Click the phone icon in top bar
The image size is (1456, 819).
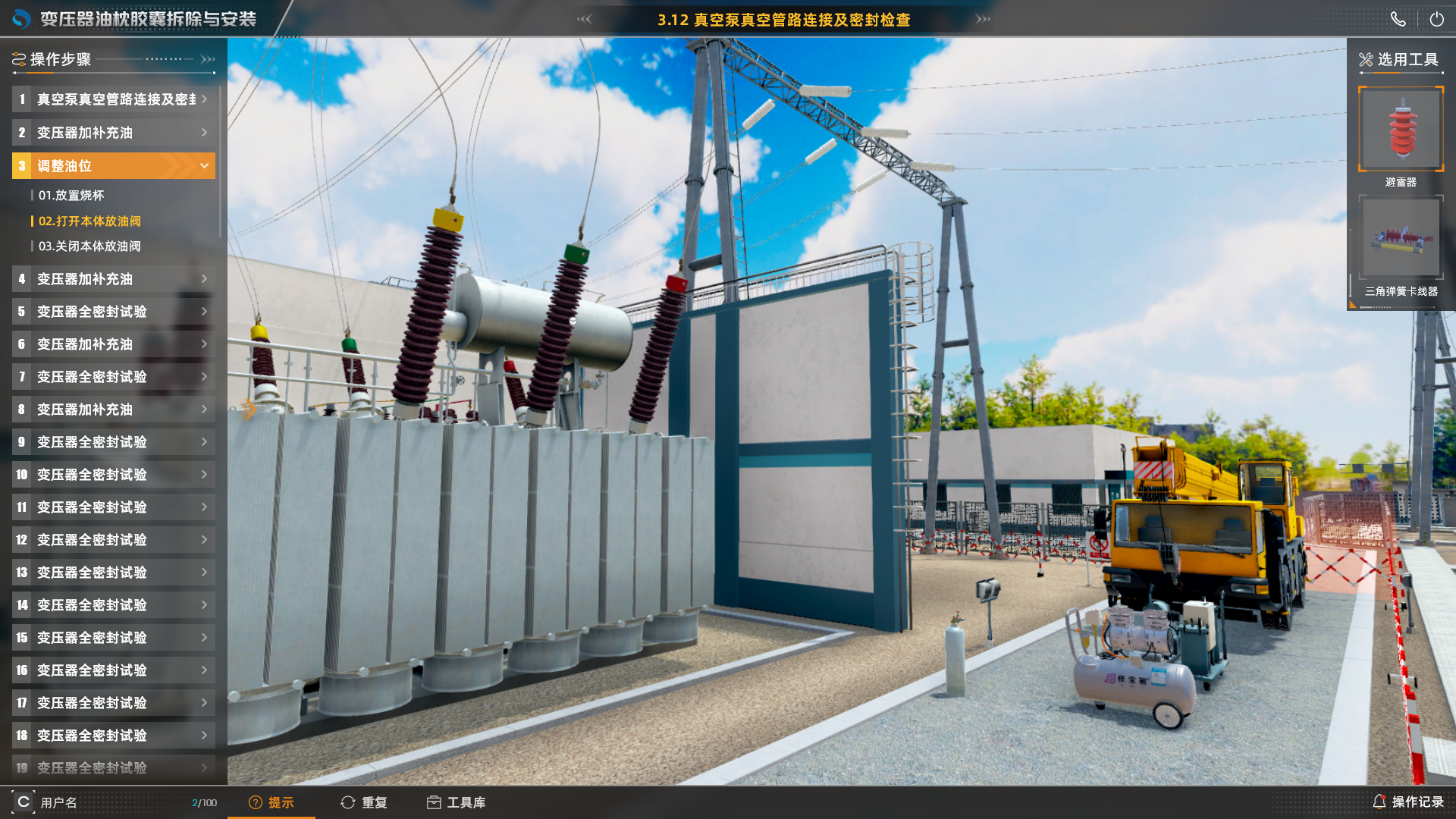[1398, 20]
